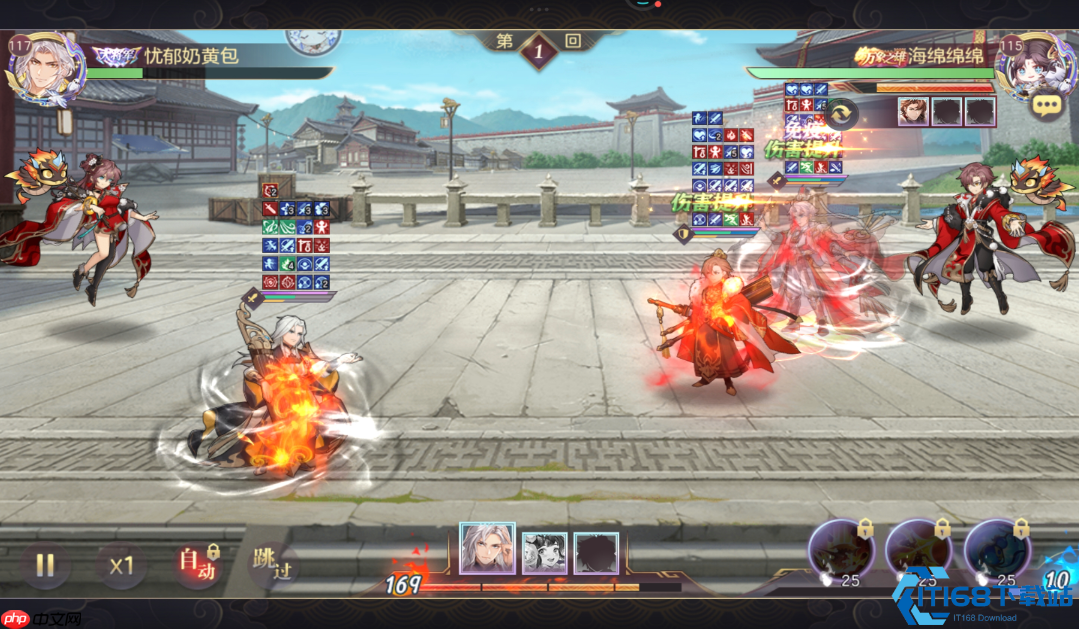The image size is (1079, 629).
Task: Enable the locked 自动 auto-battle button
Action: pos(196,565)
